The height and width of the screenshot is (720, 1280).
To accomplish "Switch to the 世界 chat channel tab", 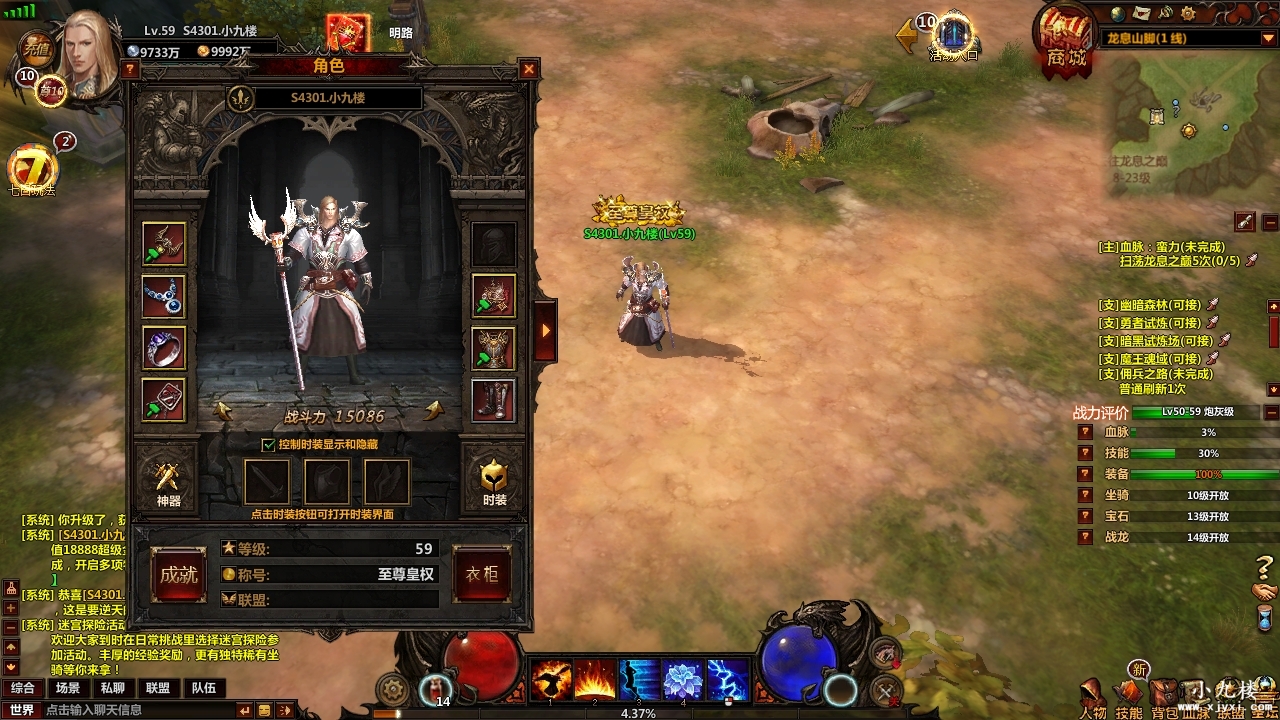I will pos(22,710).
